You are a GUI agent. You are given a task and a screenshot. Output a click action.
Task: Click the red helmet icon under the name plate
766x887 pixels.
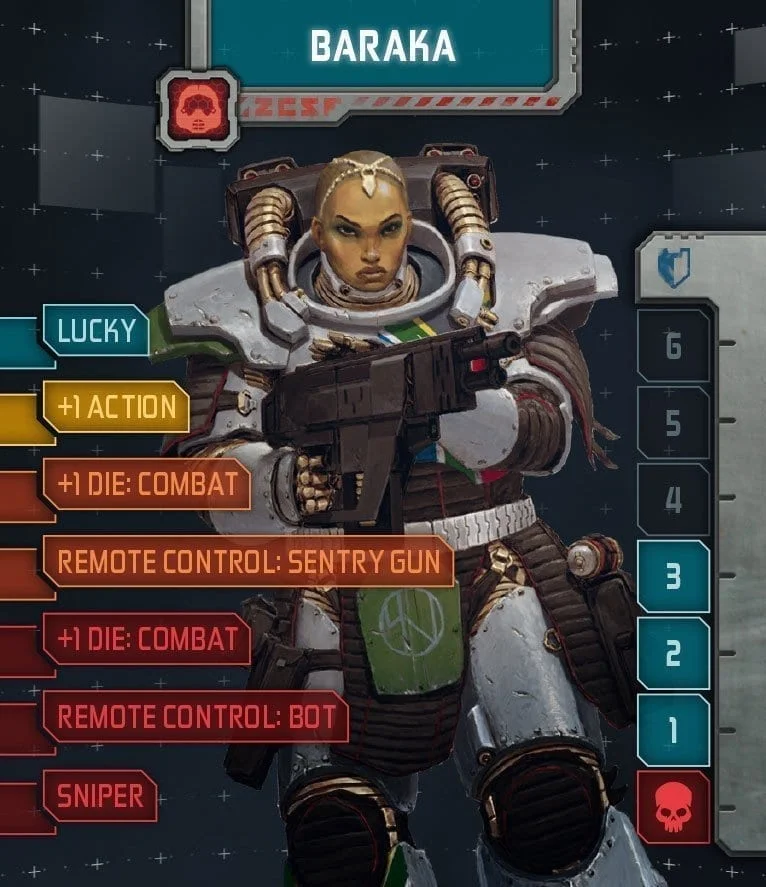198,109
